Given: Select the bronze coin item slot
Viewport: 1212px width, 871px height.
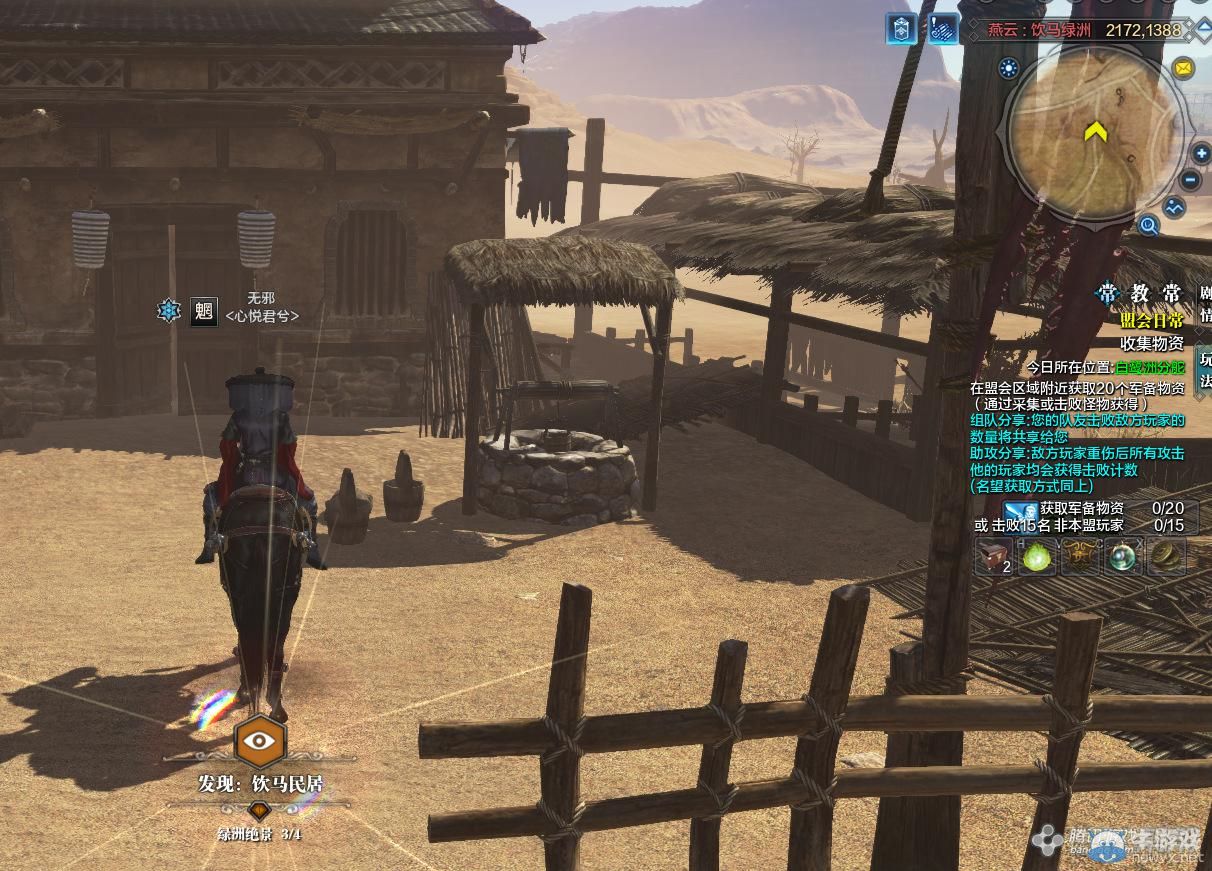Looking at the screenshot, I should point(1166,557).
